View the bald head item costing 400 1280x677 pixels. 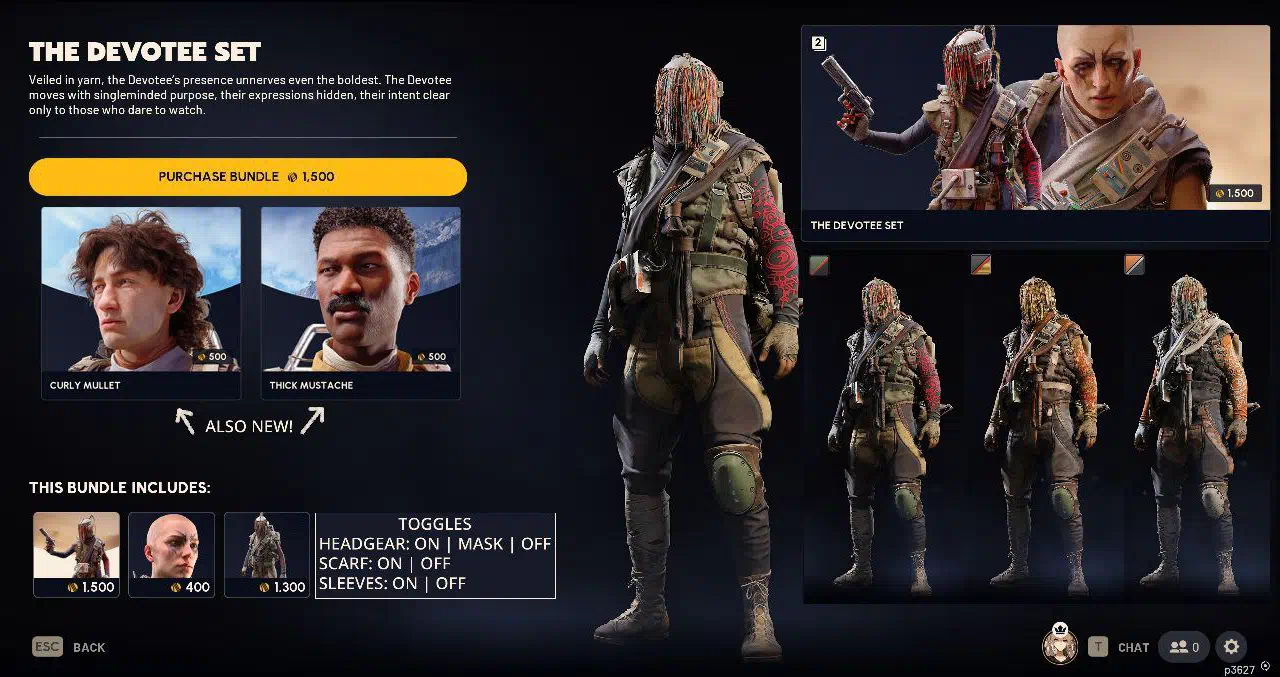pos(171,554)
